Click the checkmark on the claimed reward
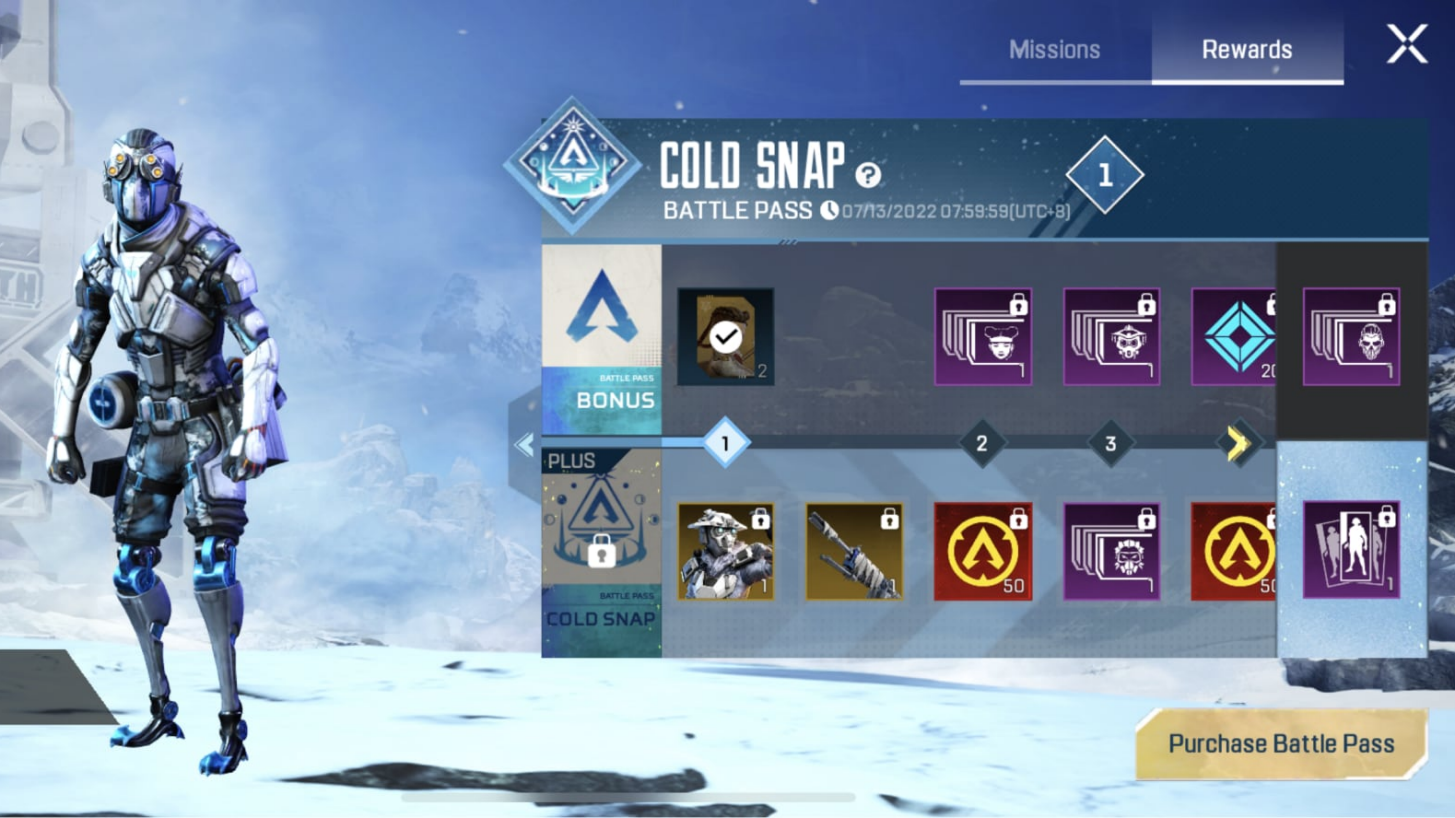Image resolution: width=1455 pixels, height=818 pixels. [x=724, y=336]
